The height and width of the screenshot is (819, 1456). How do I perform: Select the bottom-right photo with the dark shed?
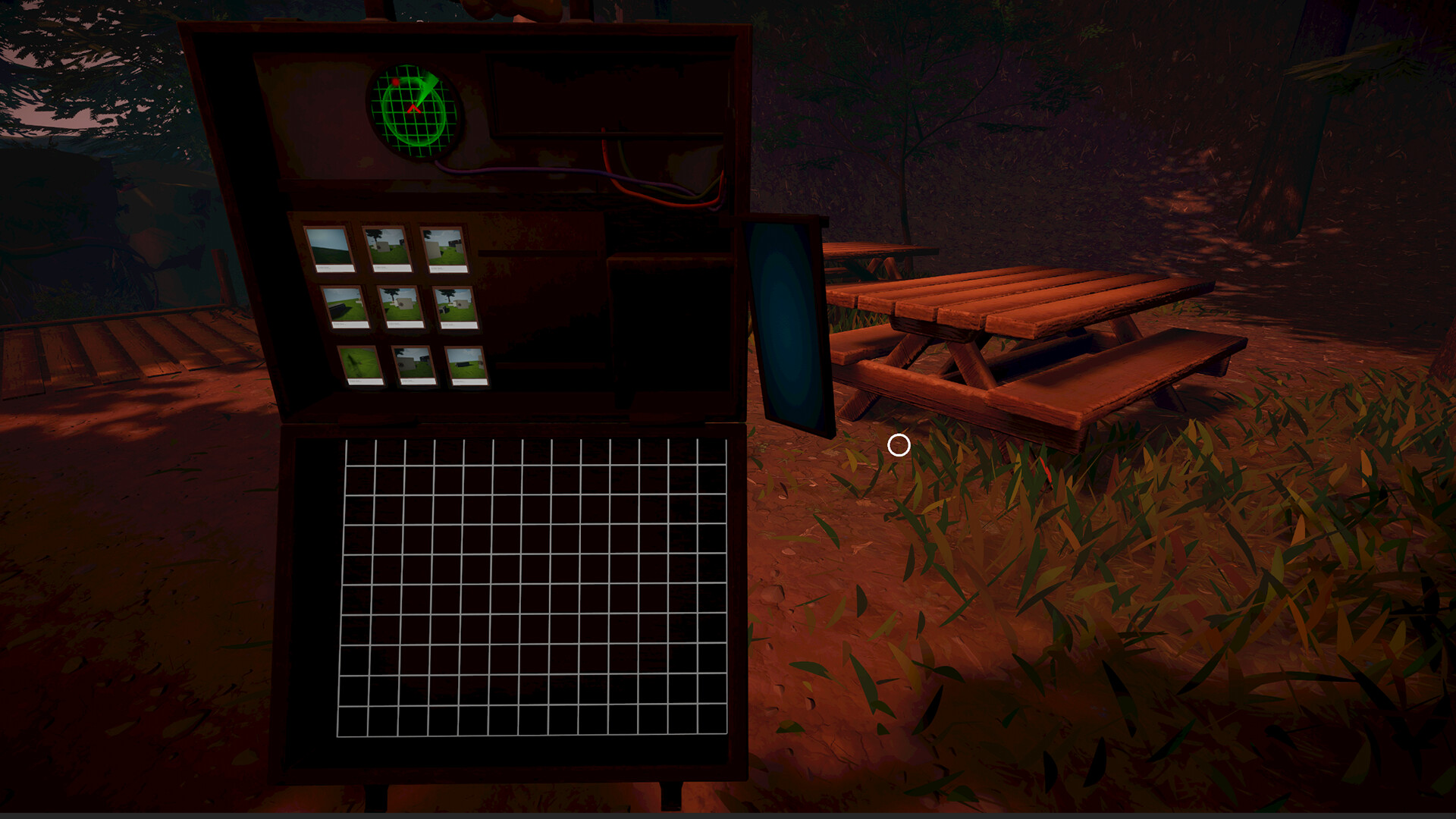[x=467, y=365]
